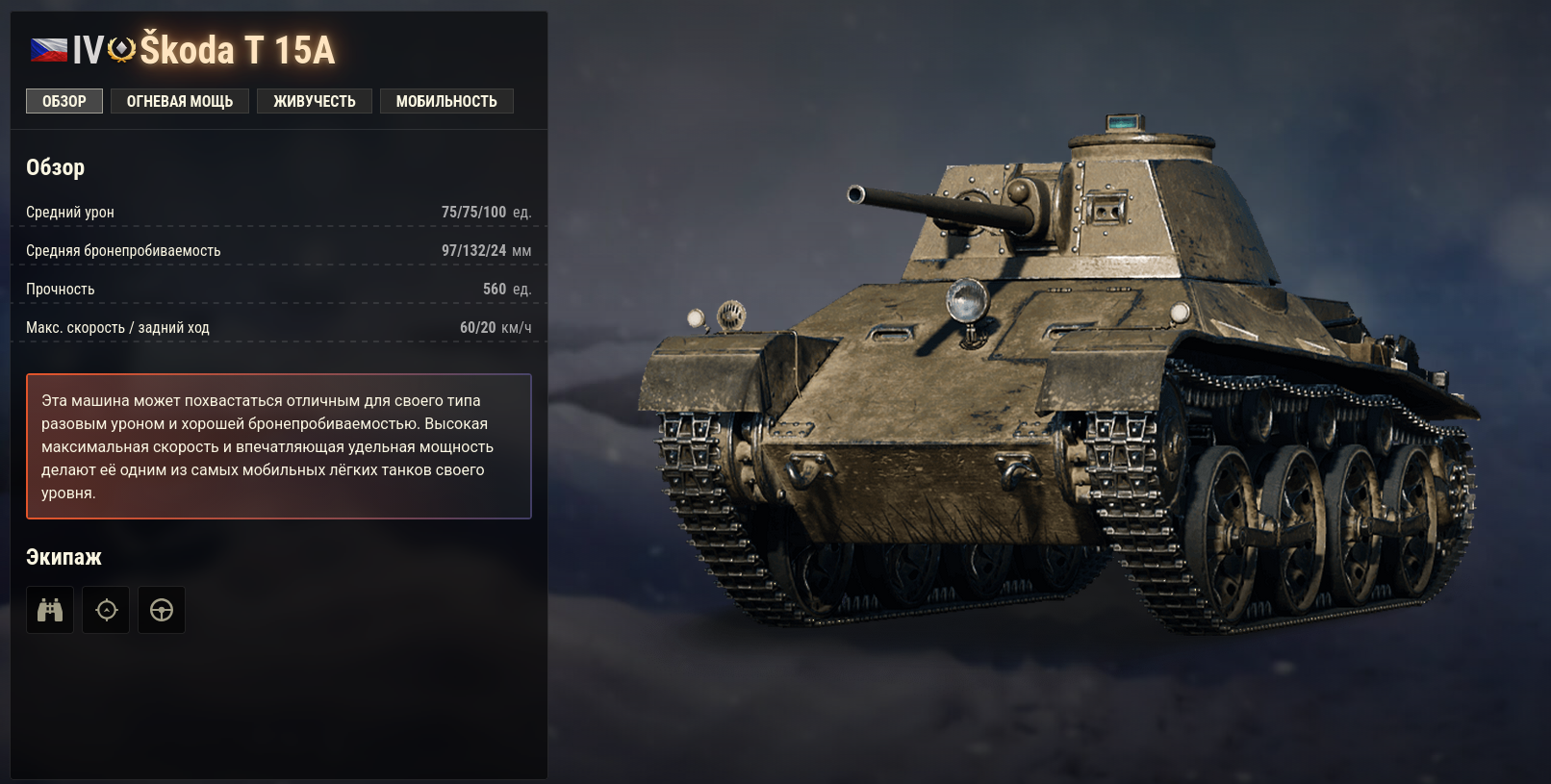Image resolution: width=1551 pixels, height=784 pixels.
Task: Open the ЖИВУЧЕСТЬ tab
Action: (x=314, y=100)
